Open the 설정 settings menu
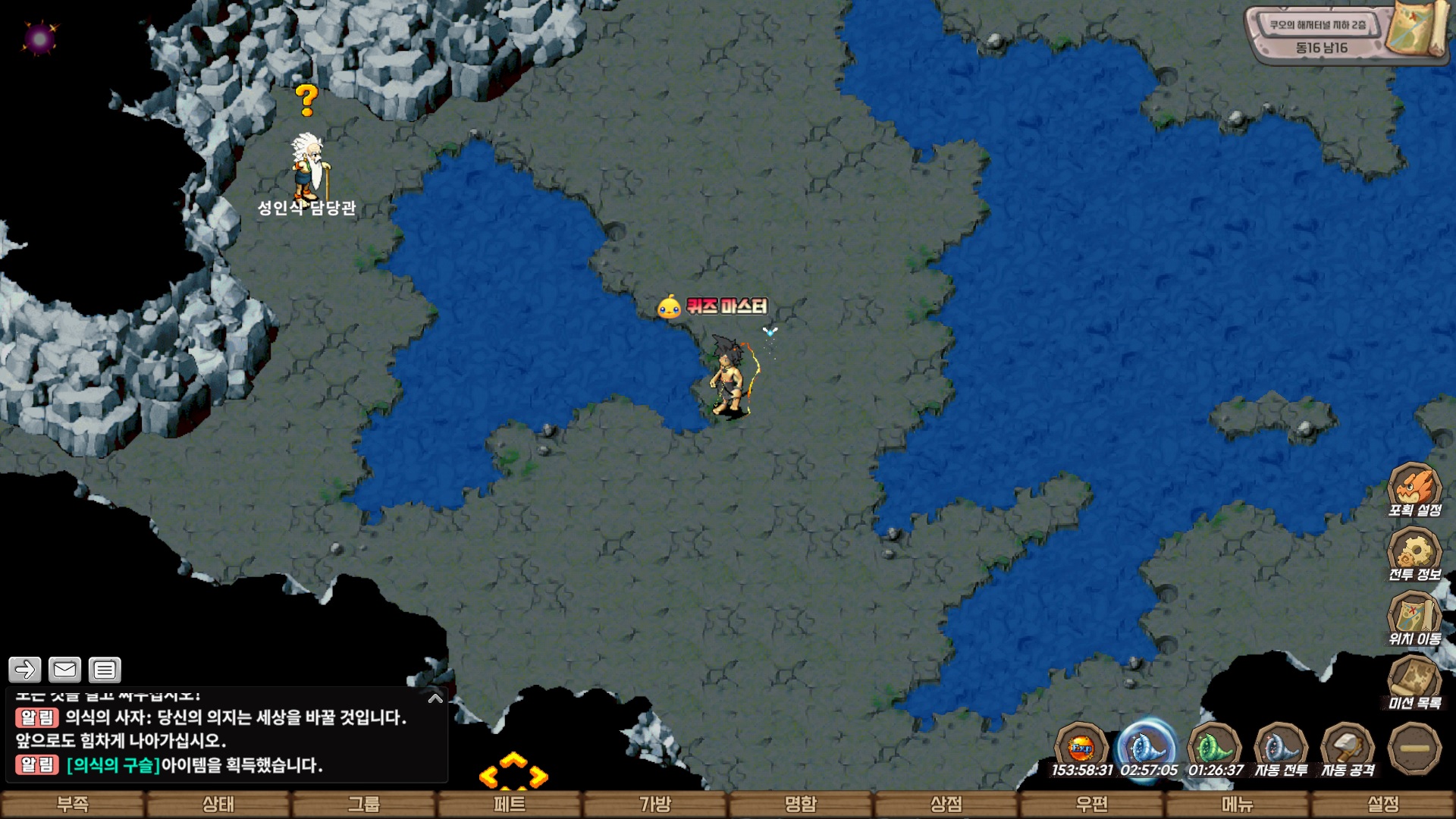Image resolution: width=1456 pixels, height=819 pixels. [x=1383, y=804]
